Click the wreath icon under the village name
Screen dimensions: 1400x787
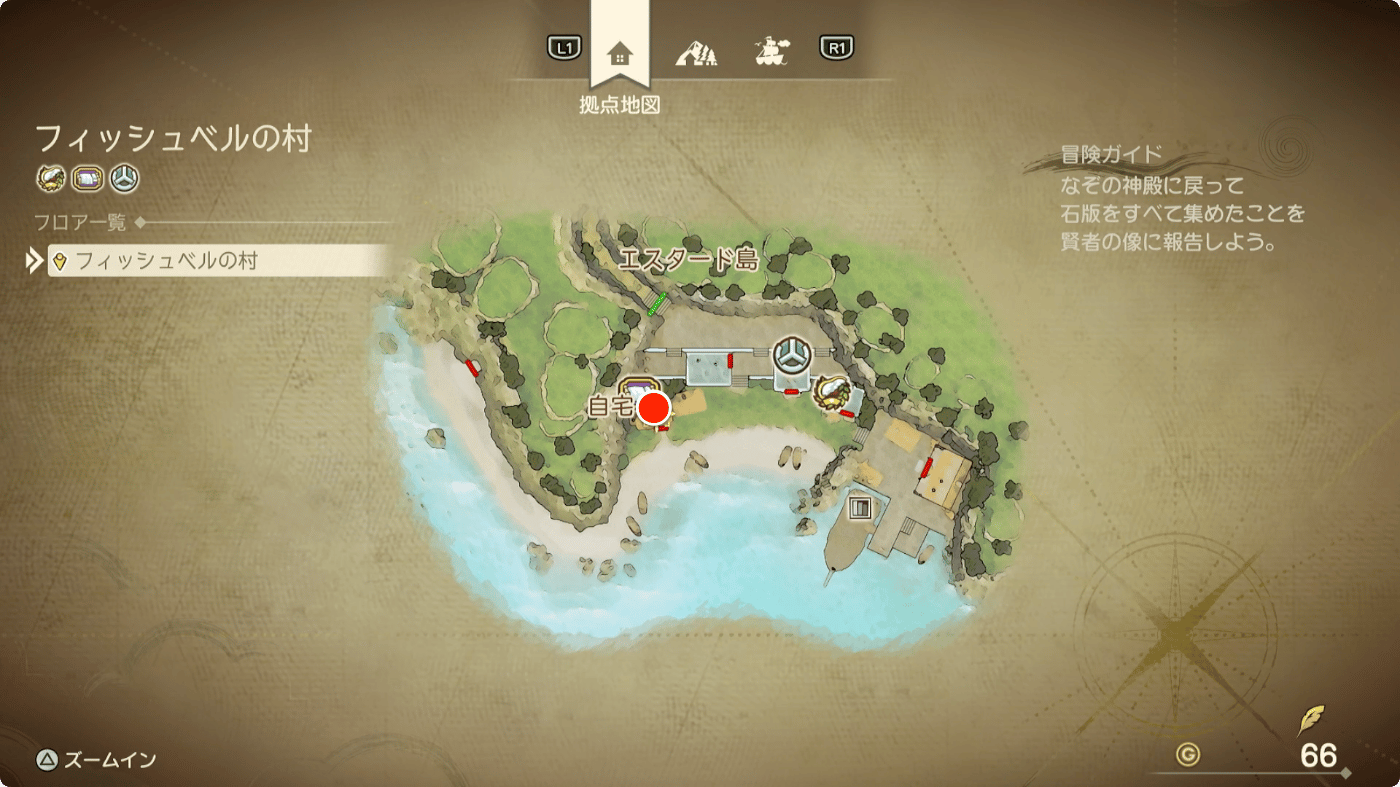click(x=50, y=179)
